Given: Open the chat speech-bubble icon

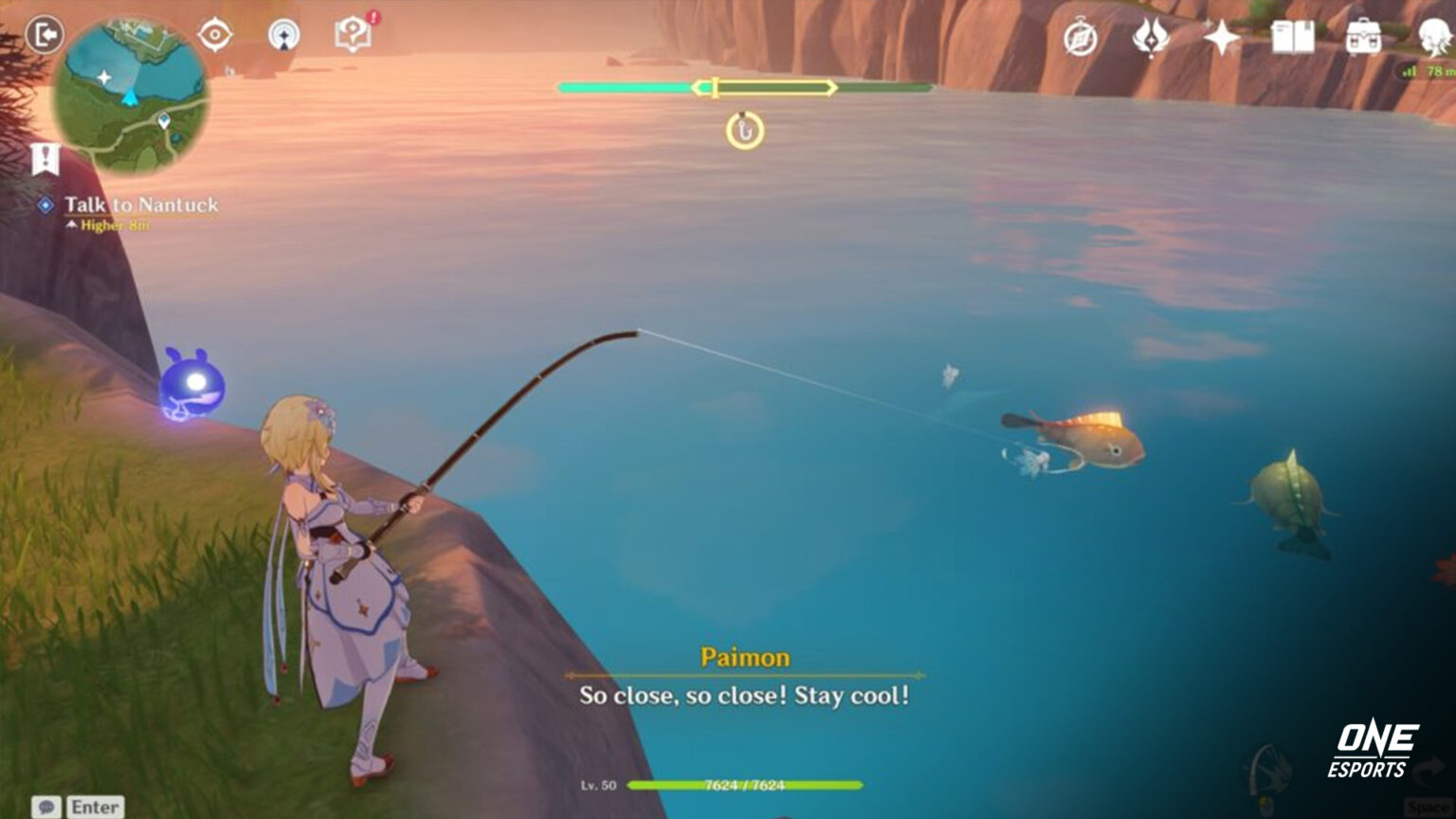Looking at the screenshot, I should coord(46,808).
